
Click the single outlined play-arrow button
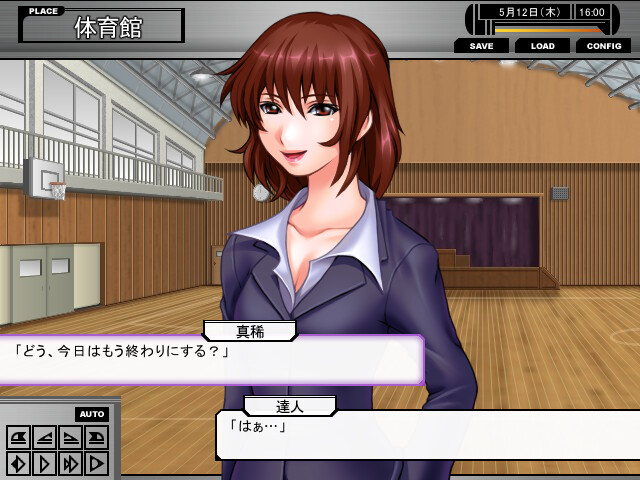[45, 463]
